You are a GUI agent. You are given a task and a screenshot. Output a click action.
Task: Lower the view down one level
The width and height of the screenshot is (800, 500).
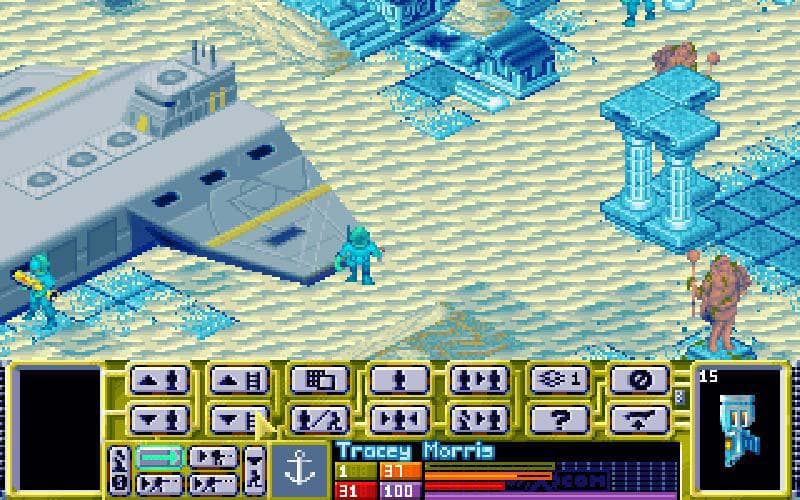[x=239, y=417]
